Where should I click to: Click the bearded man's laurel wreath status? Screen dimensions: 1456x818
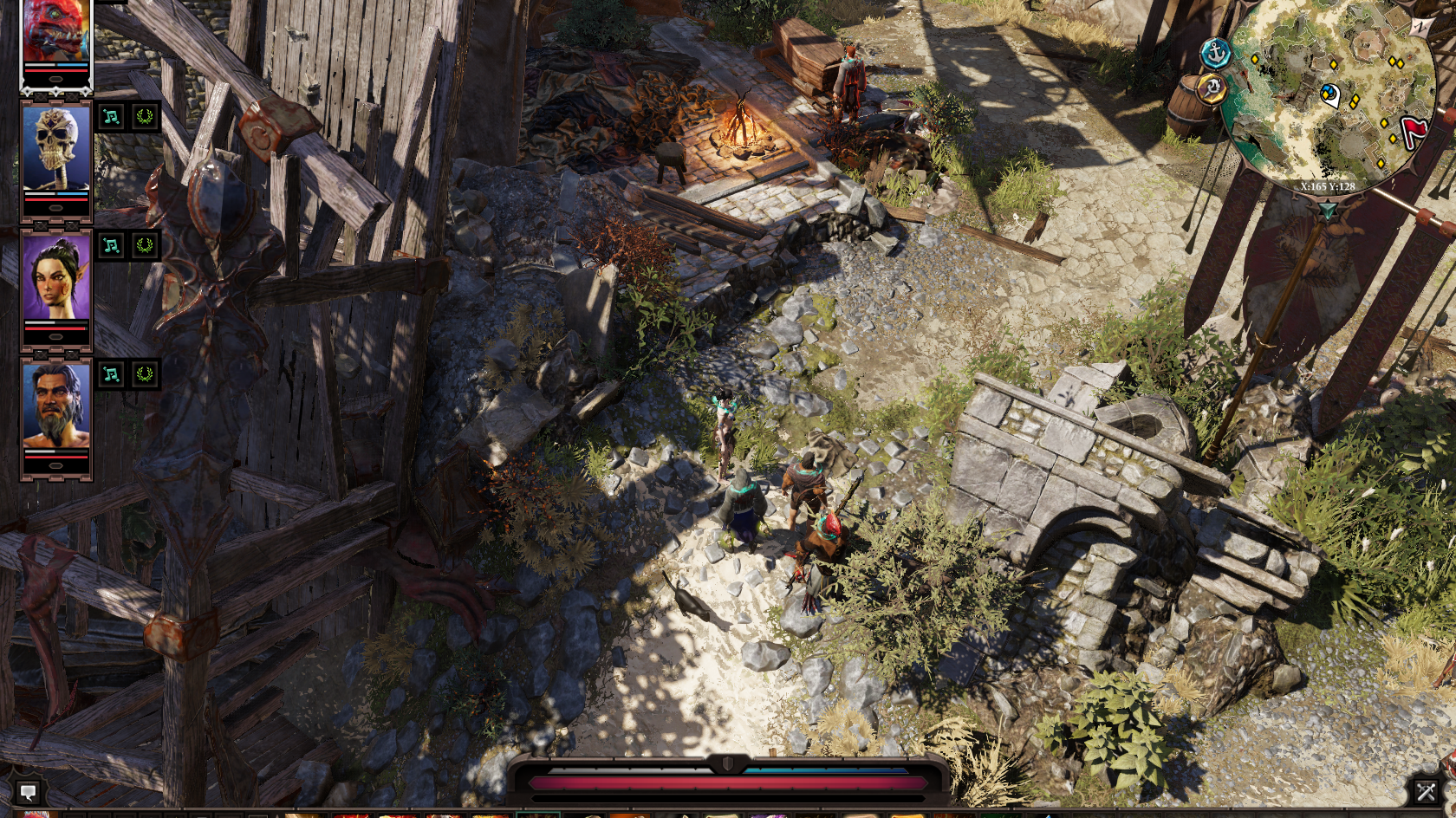[145, 374]
